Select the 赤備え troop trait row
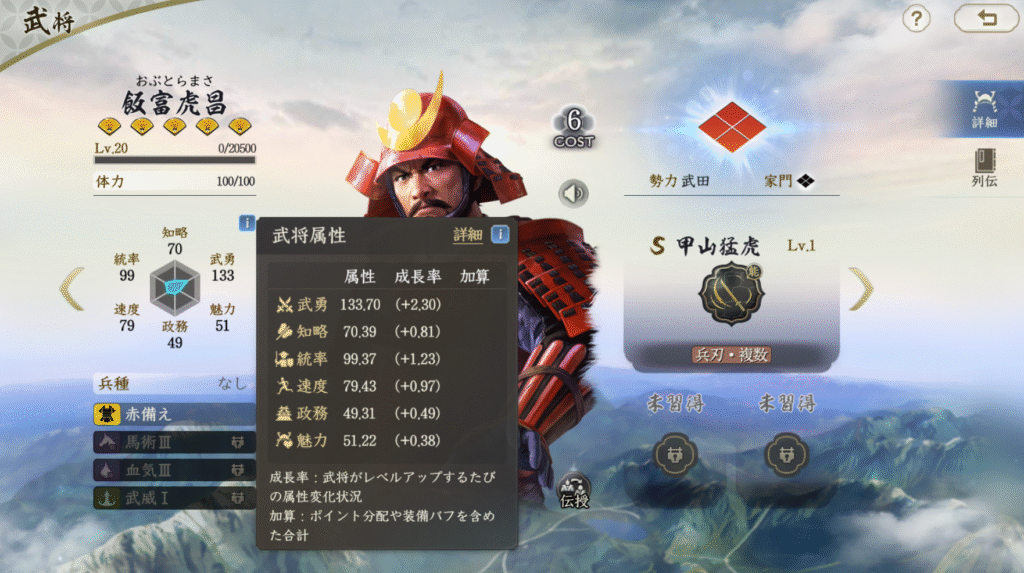The width and height of the screenshot is (1024, 573). 173,414
